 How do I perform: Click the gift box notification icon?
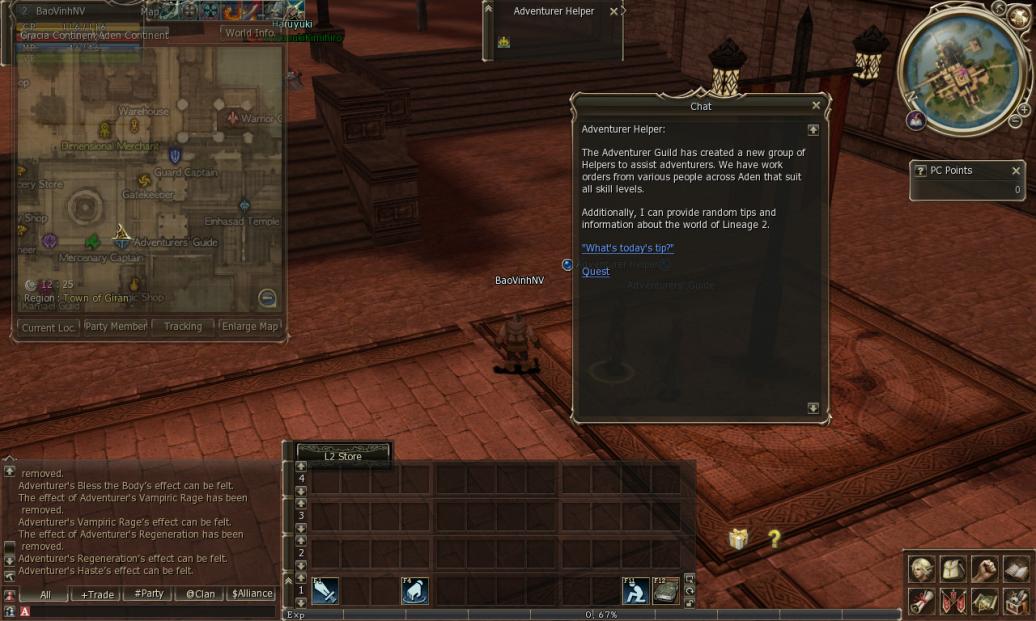click(x=738, y=539)
